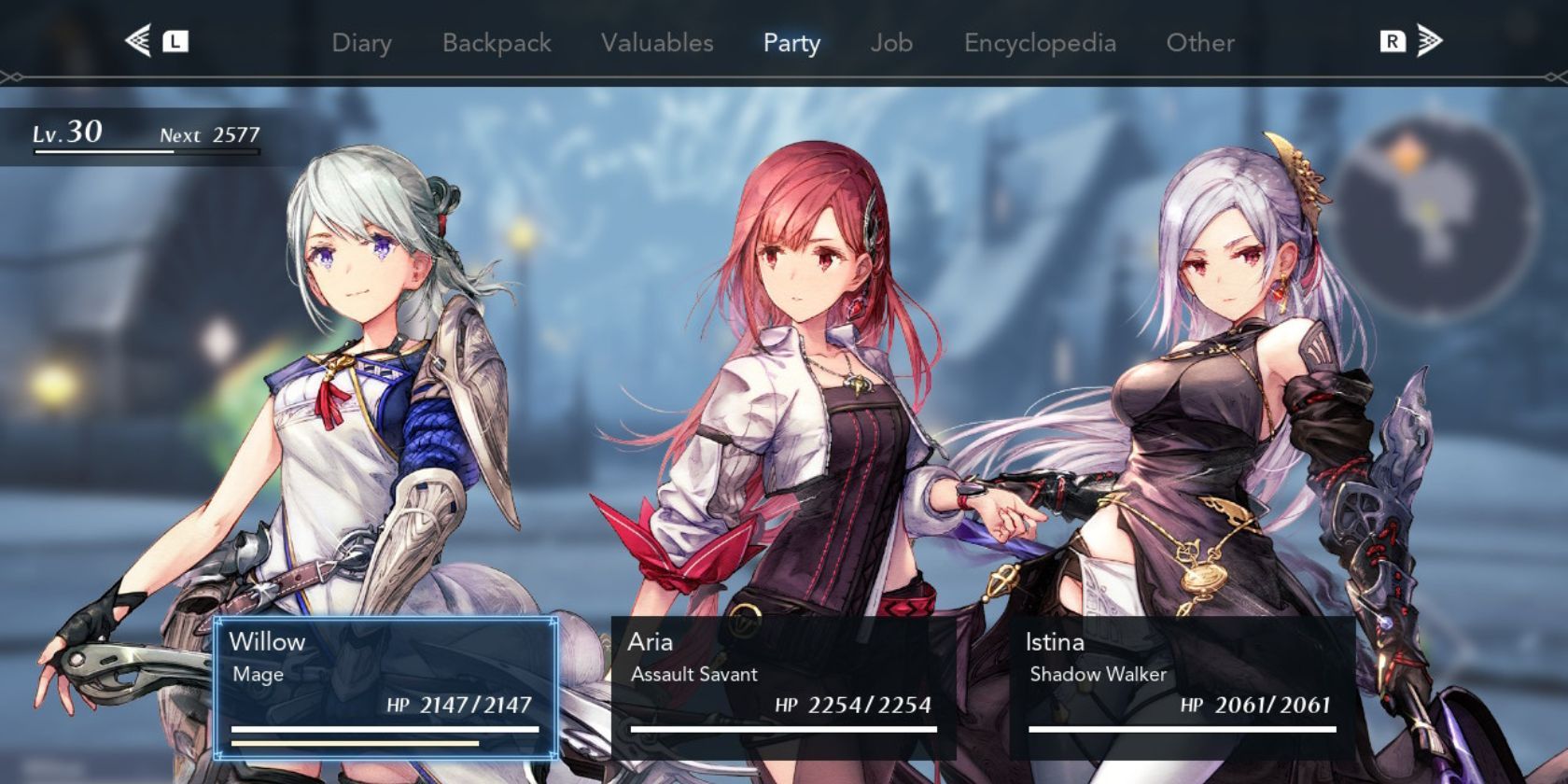
Task: Open the Diary tab
Action: point(361,43)
